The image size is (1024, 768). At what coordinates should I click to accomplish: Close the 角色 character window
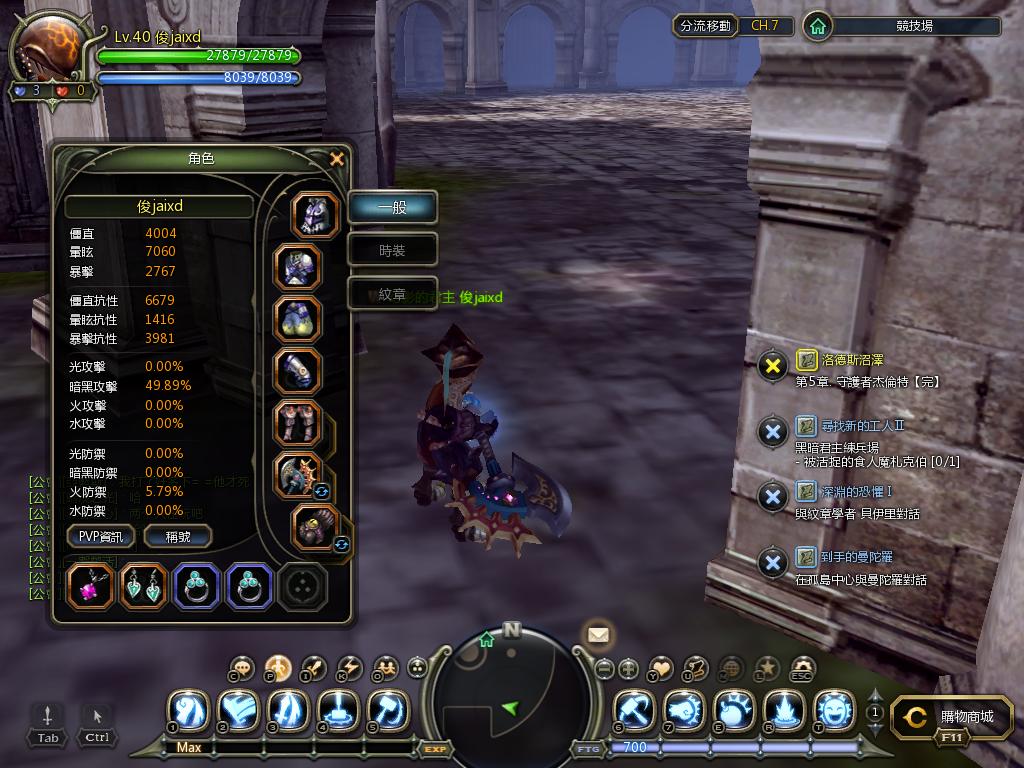click(337, 159)
